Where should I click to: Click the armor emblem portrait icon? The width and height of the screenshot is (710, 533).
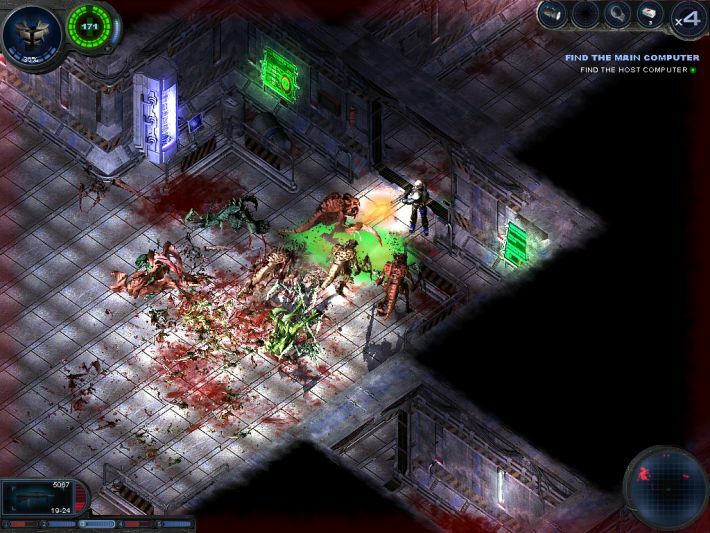(x=30, y=33)
